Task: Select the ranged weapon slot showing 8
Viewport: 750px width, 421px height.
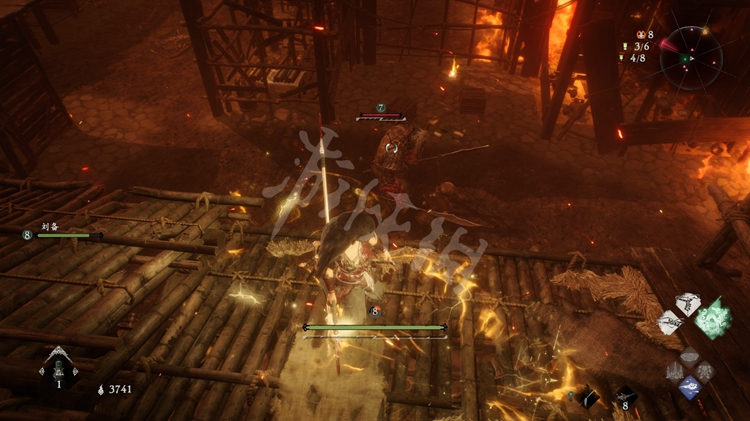Action: 626,397
